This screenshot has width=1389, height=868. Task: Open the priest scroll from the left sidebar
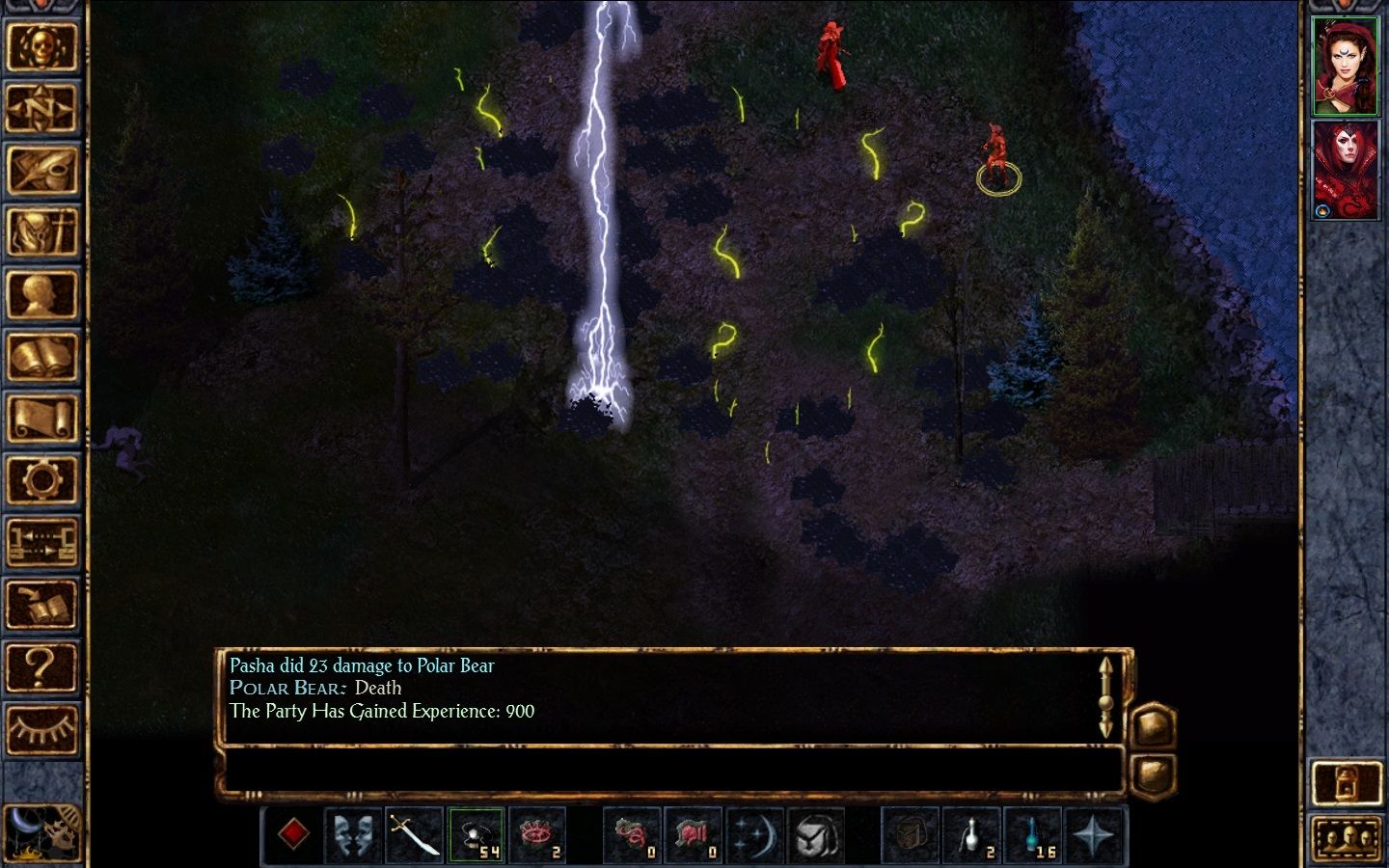click(x=41, y=419)
